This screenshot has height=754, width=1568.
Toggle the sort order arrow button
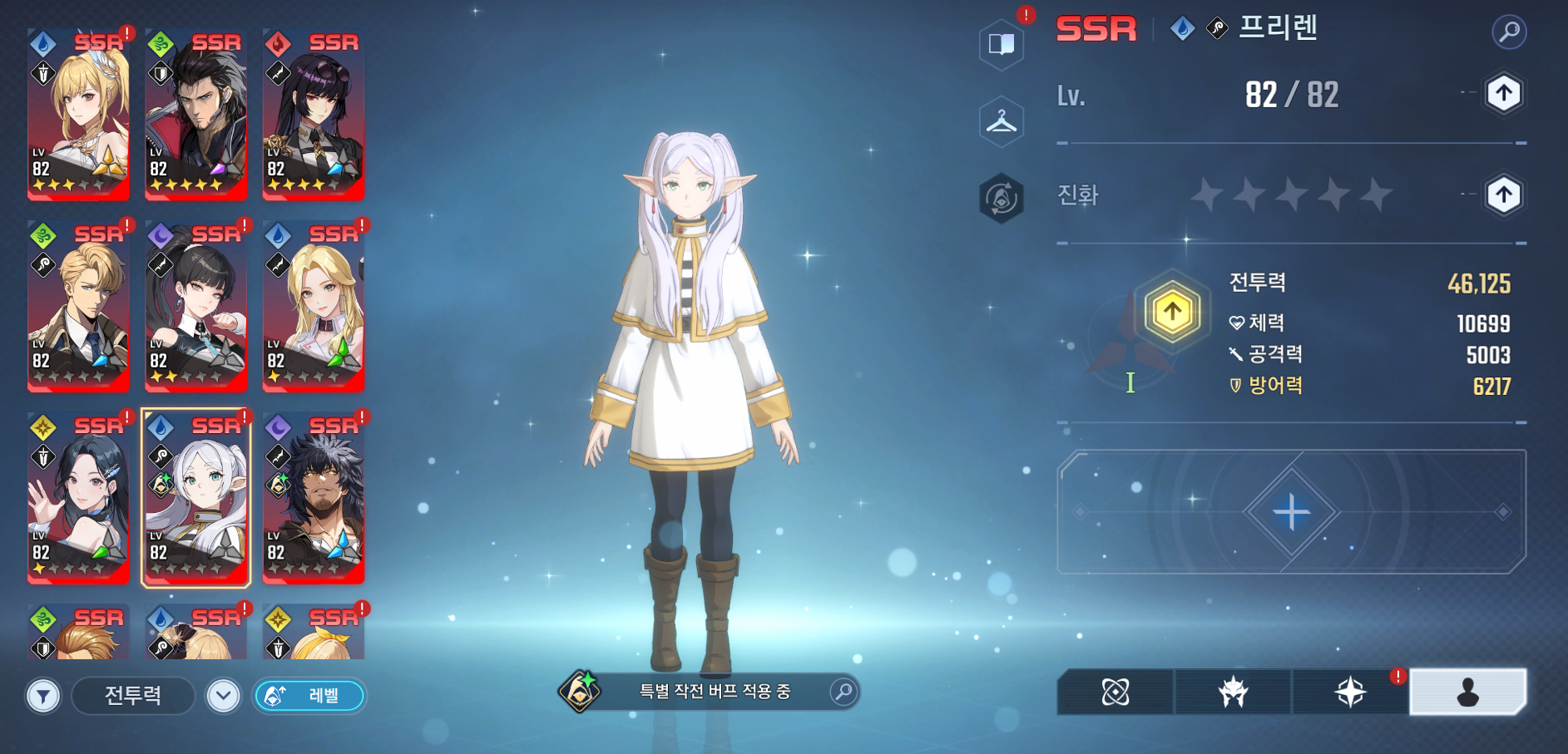(x=223, y=696)
